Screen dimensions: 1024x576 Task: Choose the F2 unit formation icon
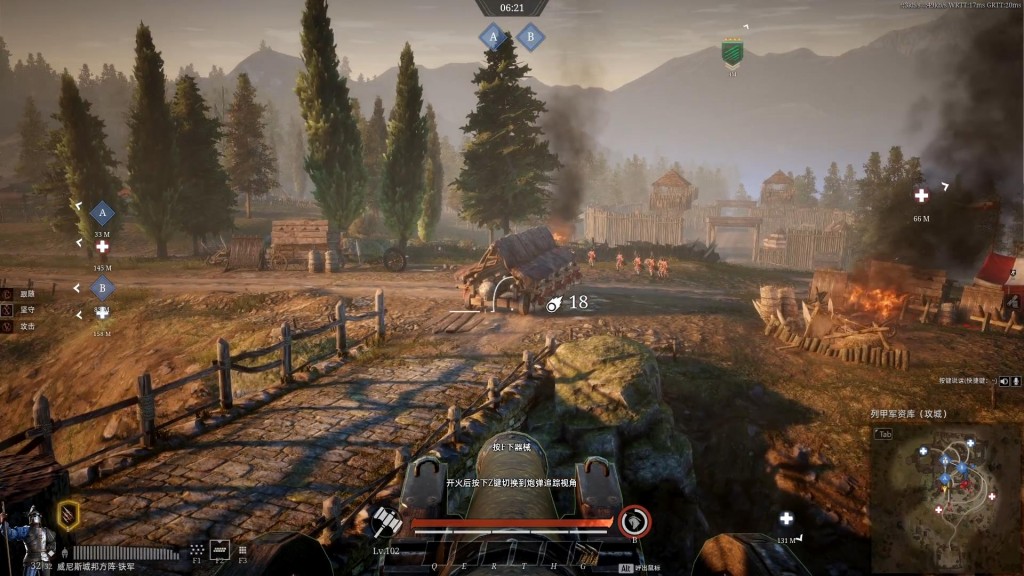(219, 549)
